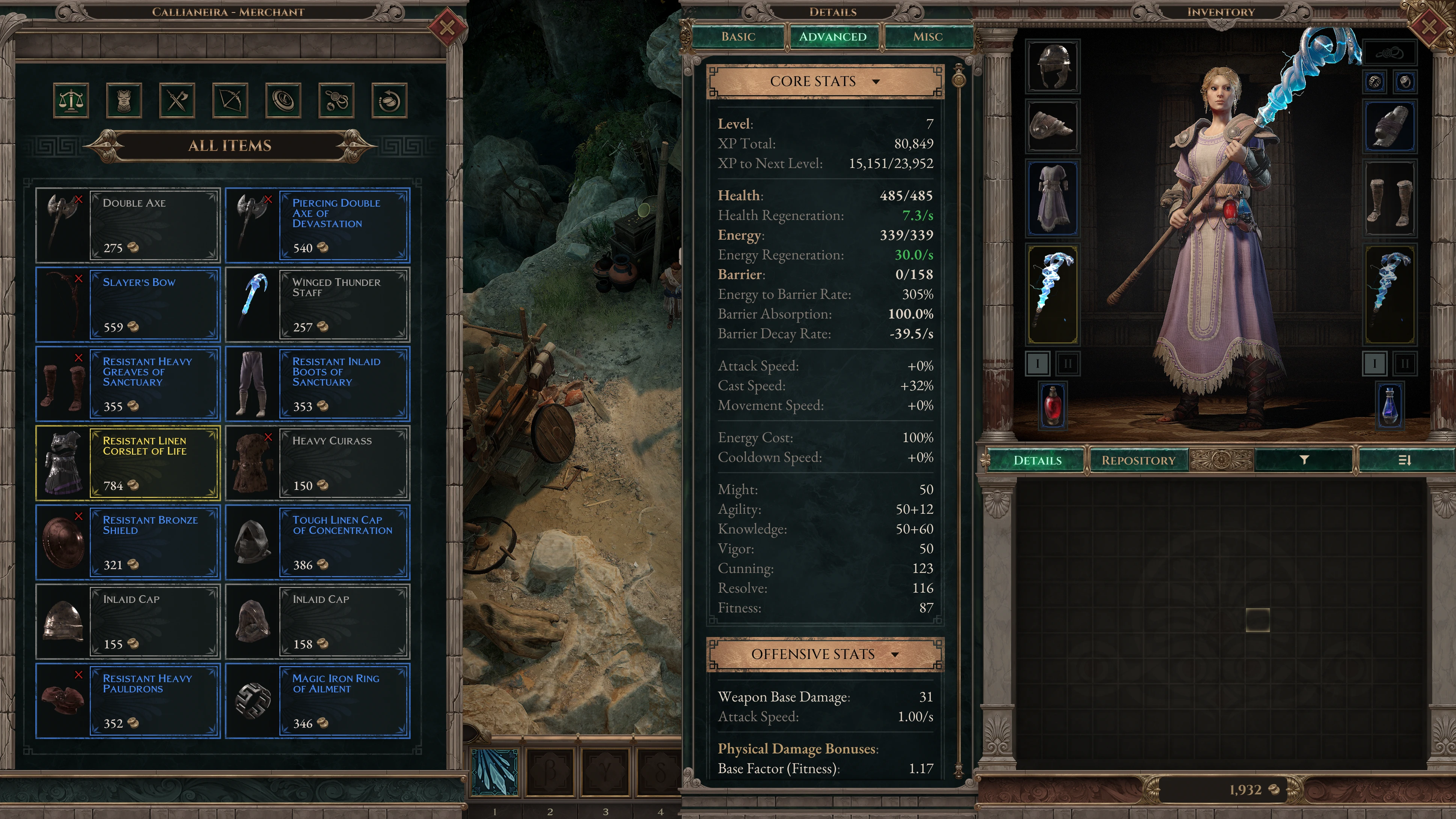The height and width of the screenshot is (819, 1456).
Task: Close the Callianeira merchant window
Action: (446, 27)
